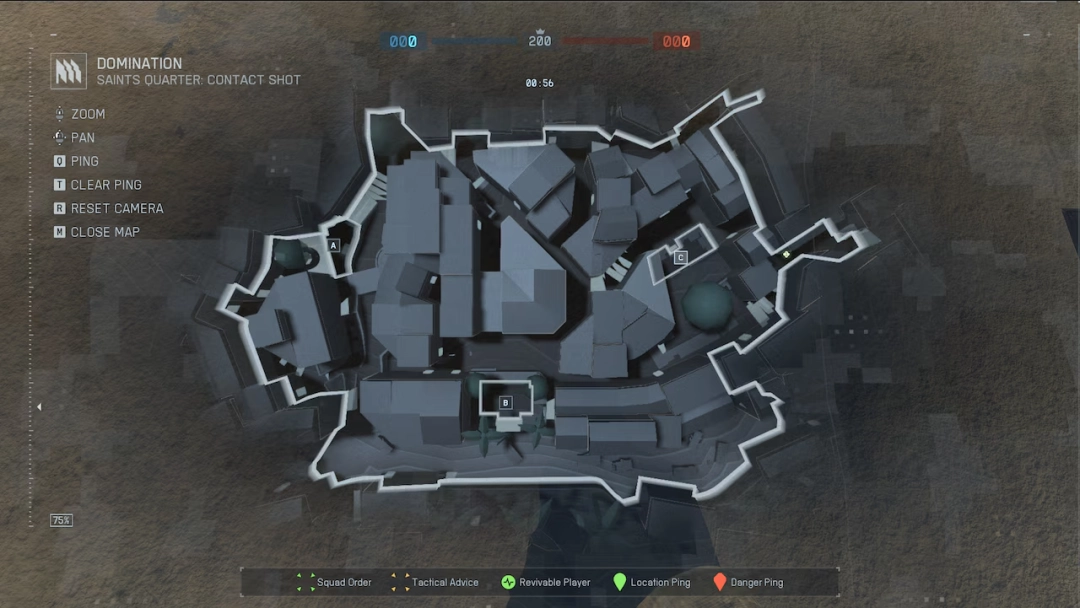
Task: Click the Domination game mode icon
Action: tap(68, 71)
